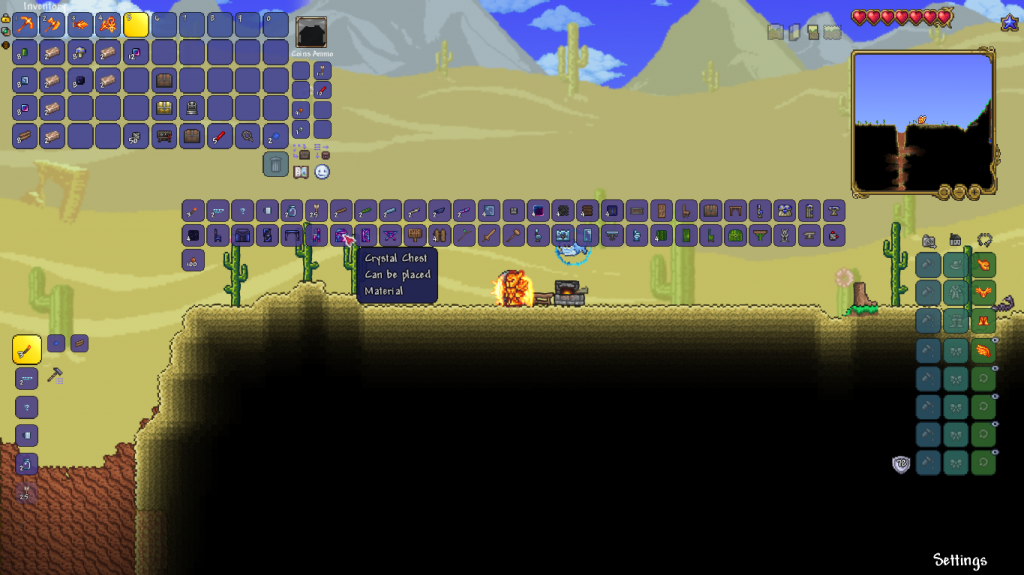Screen dimensions: 1024x575
Task: Select the molten pickaxe hotbar slot
Action: (x=25, y=25)
